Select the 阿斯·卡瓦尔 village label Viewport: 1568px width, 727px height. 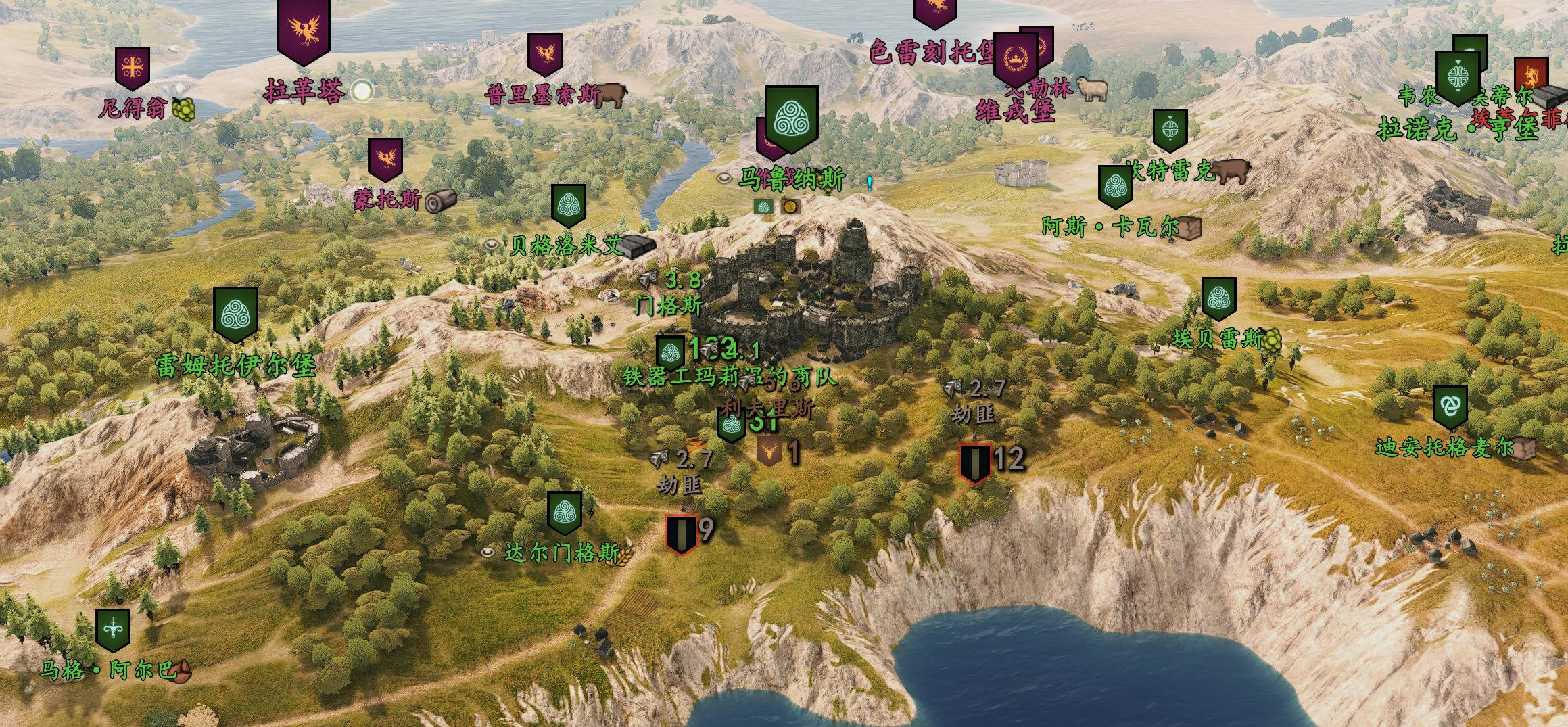pos(1110,227)
